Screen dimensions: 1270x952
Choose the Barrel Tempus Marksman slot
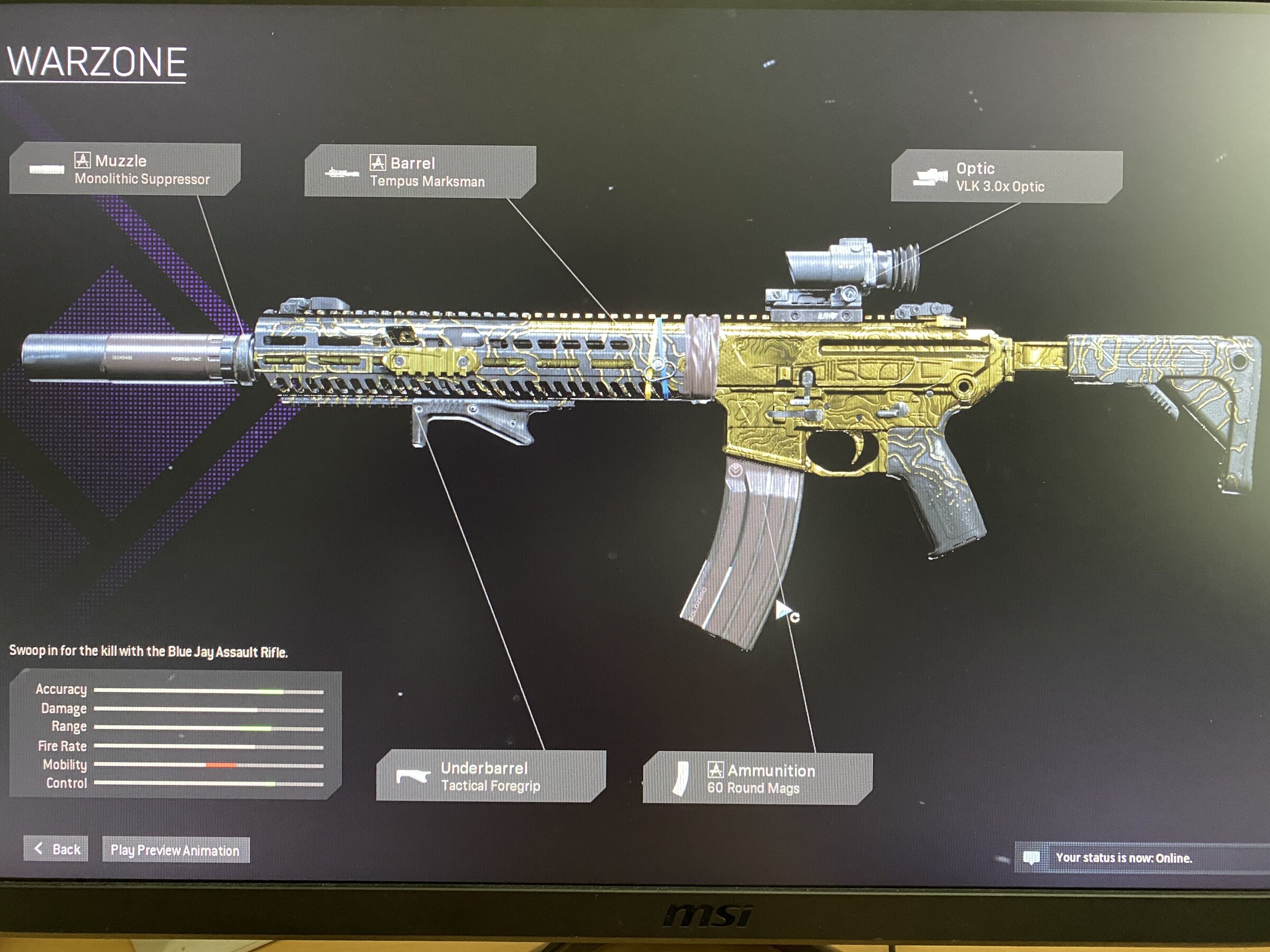pos(420,172)
